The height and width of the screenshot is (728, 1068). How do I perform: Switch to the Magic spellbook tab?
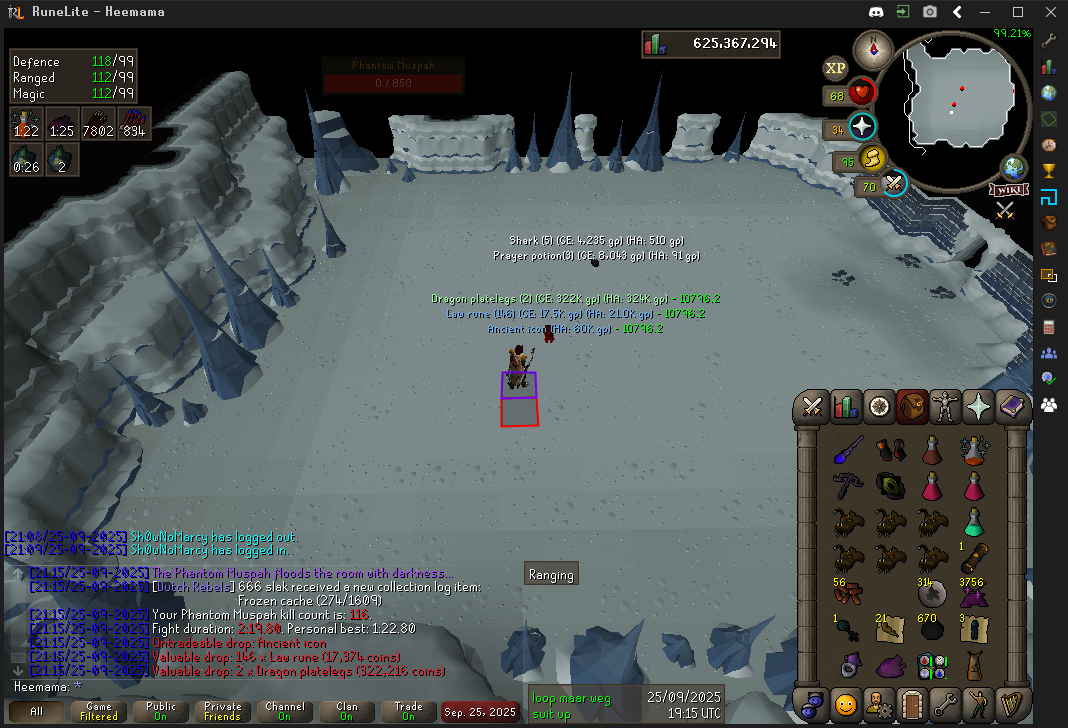pyautogui.click(x=1011, y=407)
